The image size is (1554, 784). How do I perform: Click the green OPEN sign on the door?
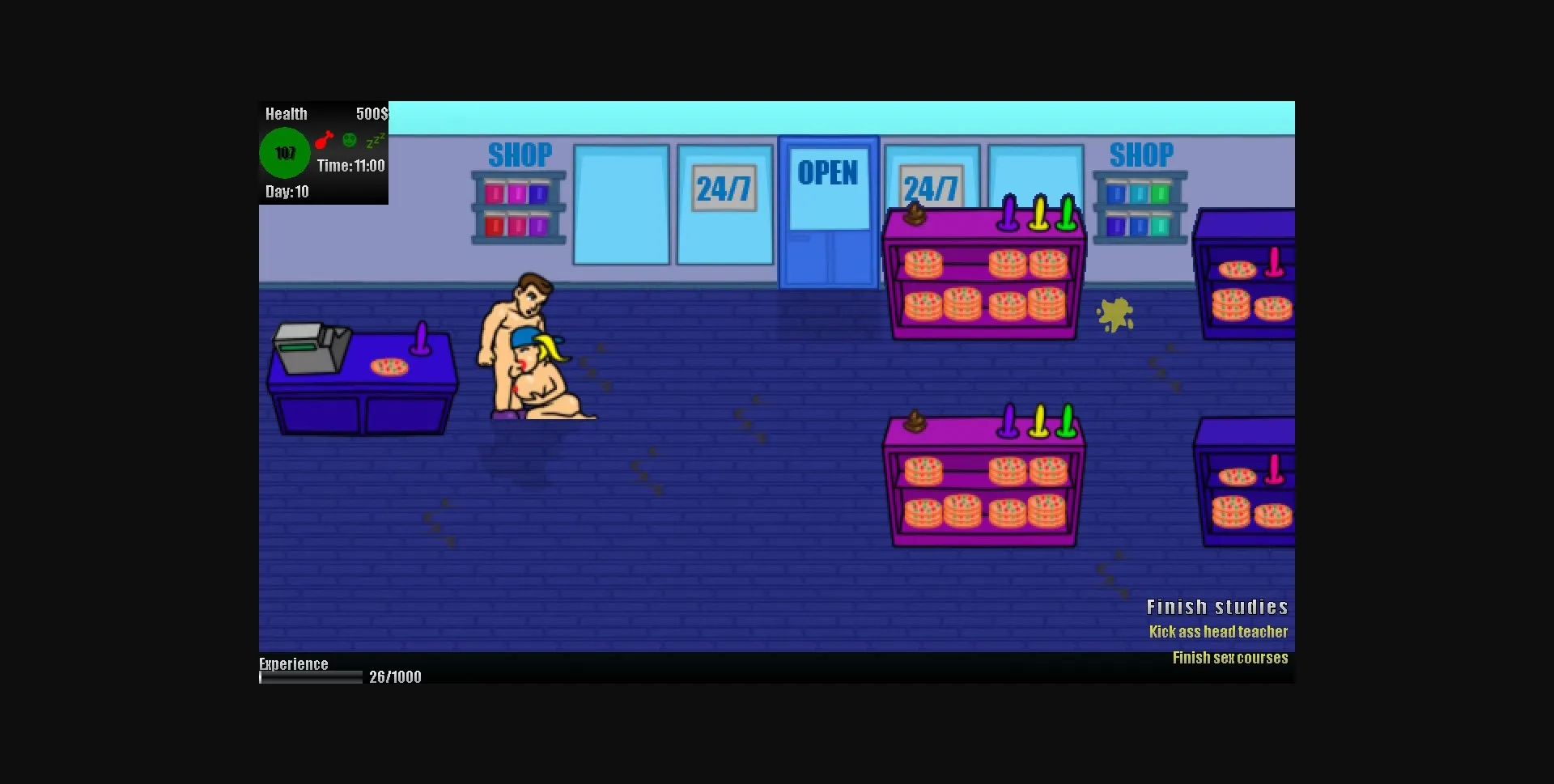(828, 172)
